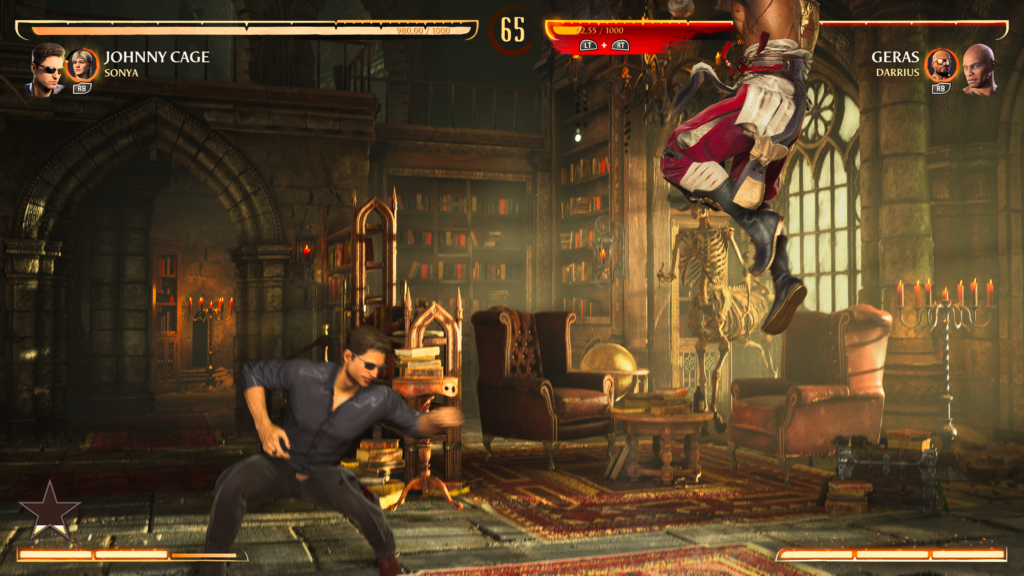This screenshot has height=576, width=1024.
Task: Click Johnny Cage's fighter portrait
Action: 46,69
